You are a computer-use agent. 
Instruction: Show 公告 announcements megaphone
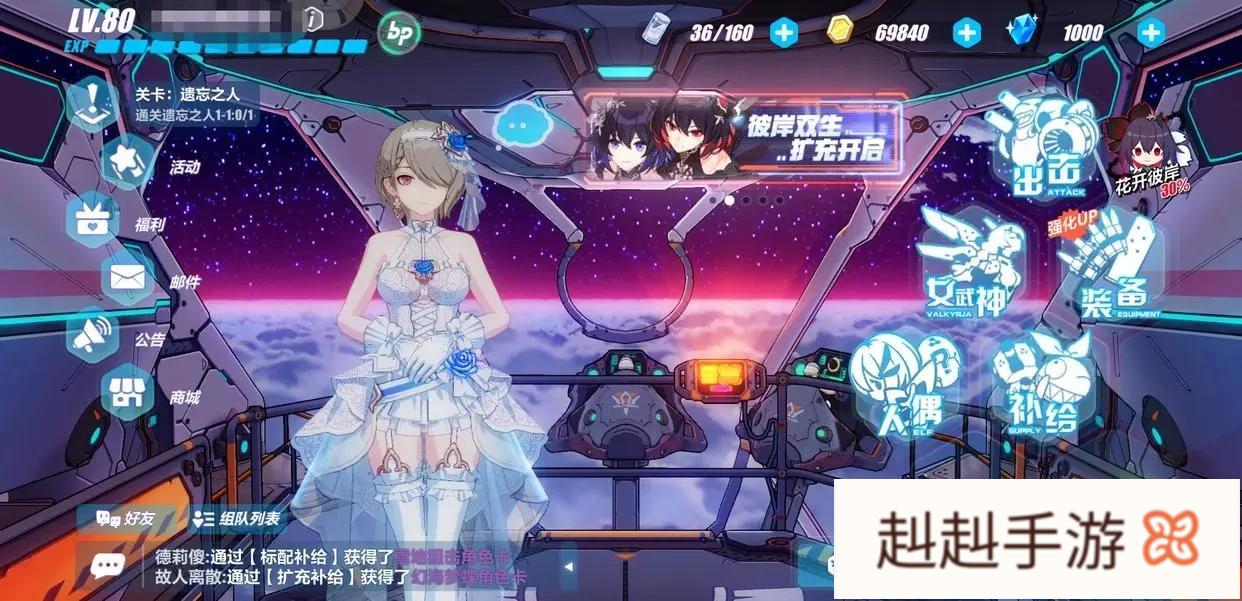[x=93, y=334]
